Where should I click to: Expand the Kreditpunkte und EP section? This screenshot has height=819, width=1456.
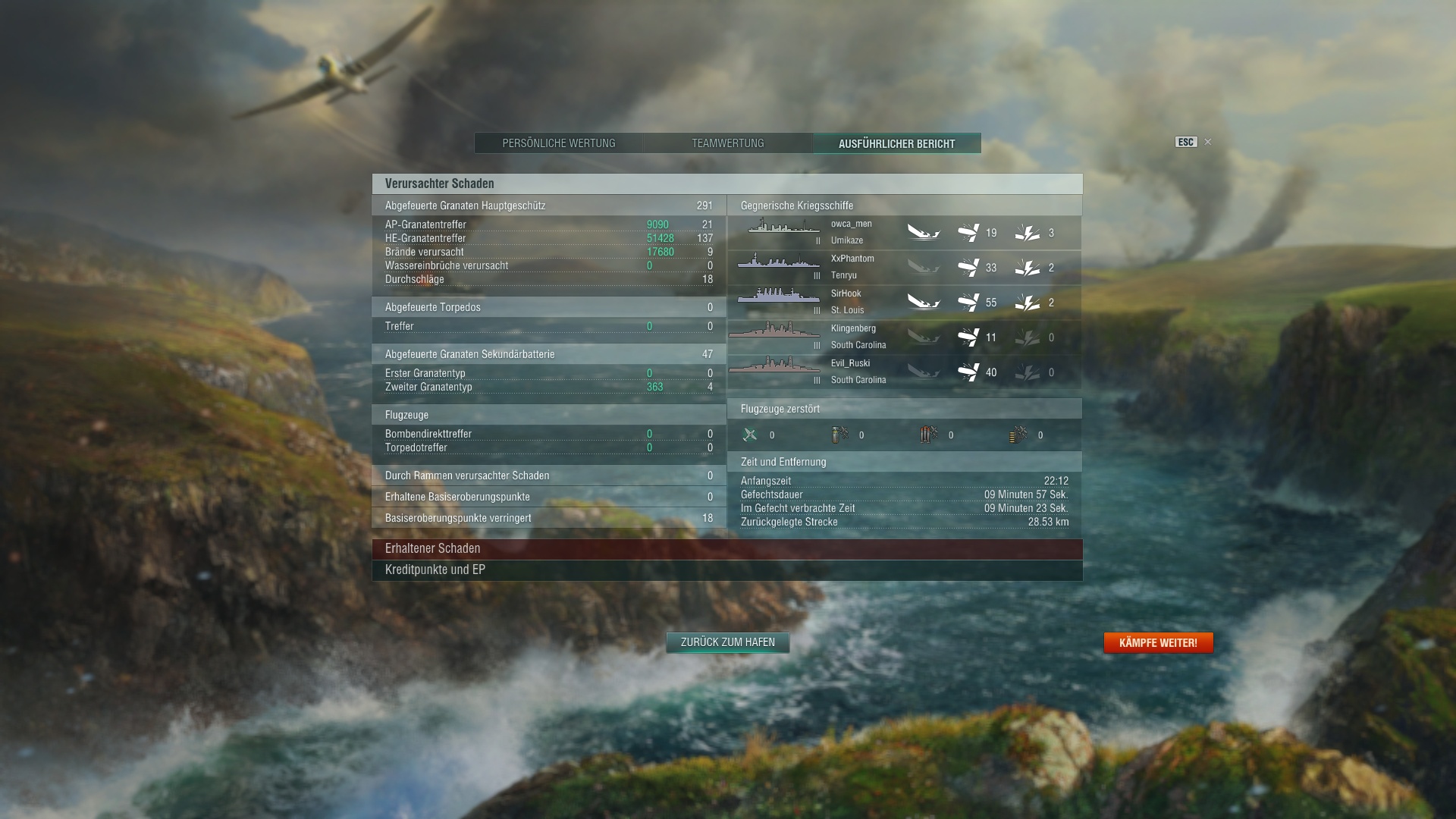[x=726, y=570]
